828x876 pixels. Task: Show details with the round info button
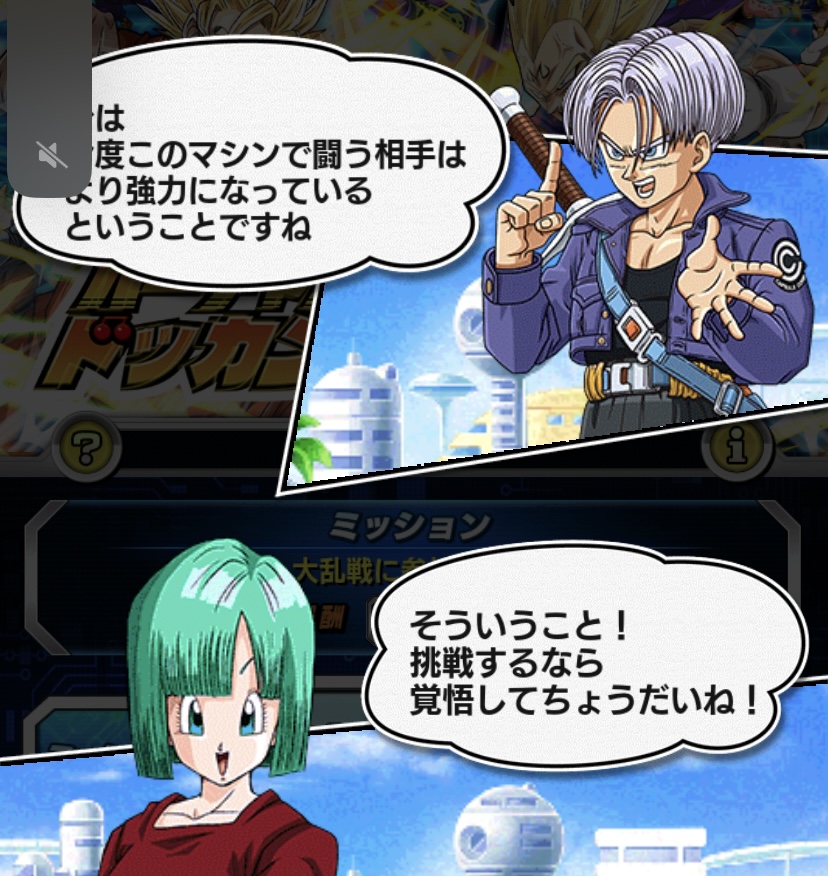[x=739, y=447]
